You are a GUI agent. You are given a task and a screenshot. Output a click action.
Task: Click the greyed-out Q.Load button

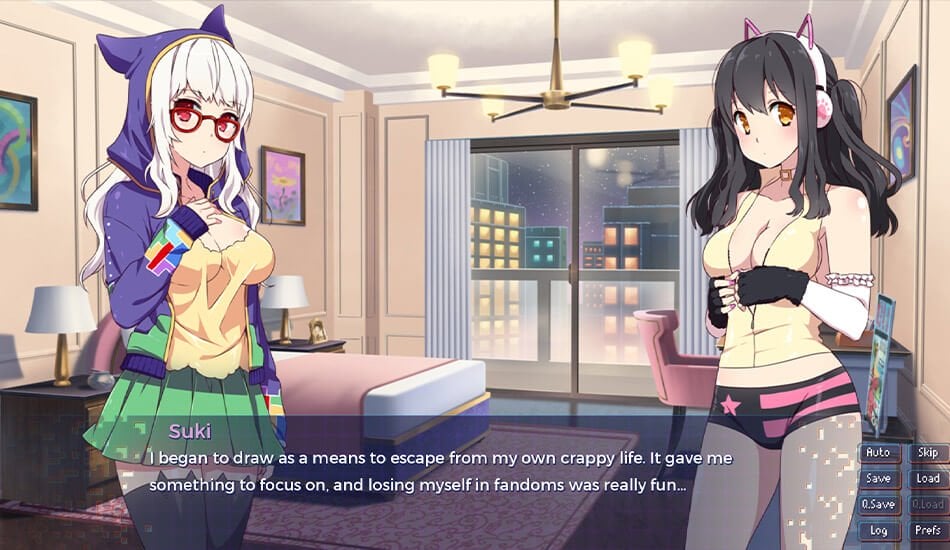pos(927,505)
